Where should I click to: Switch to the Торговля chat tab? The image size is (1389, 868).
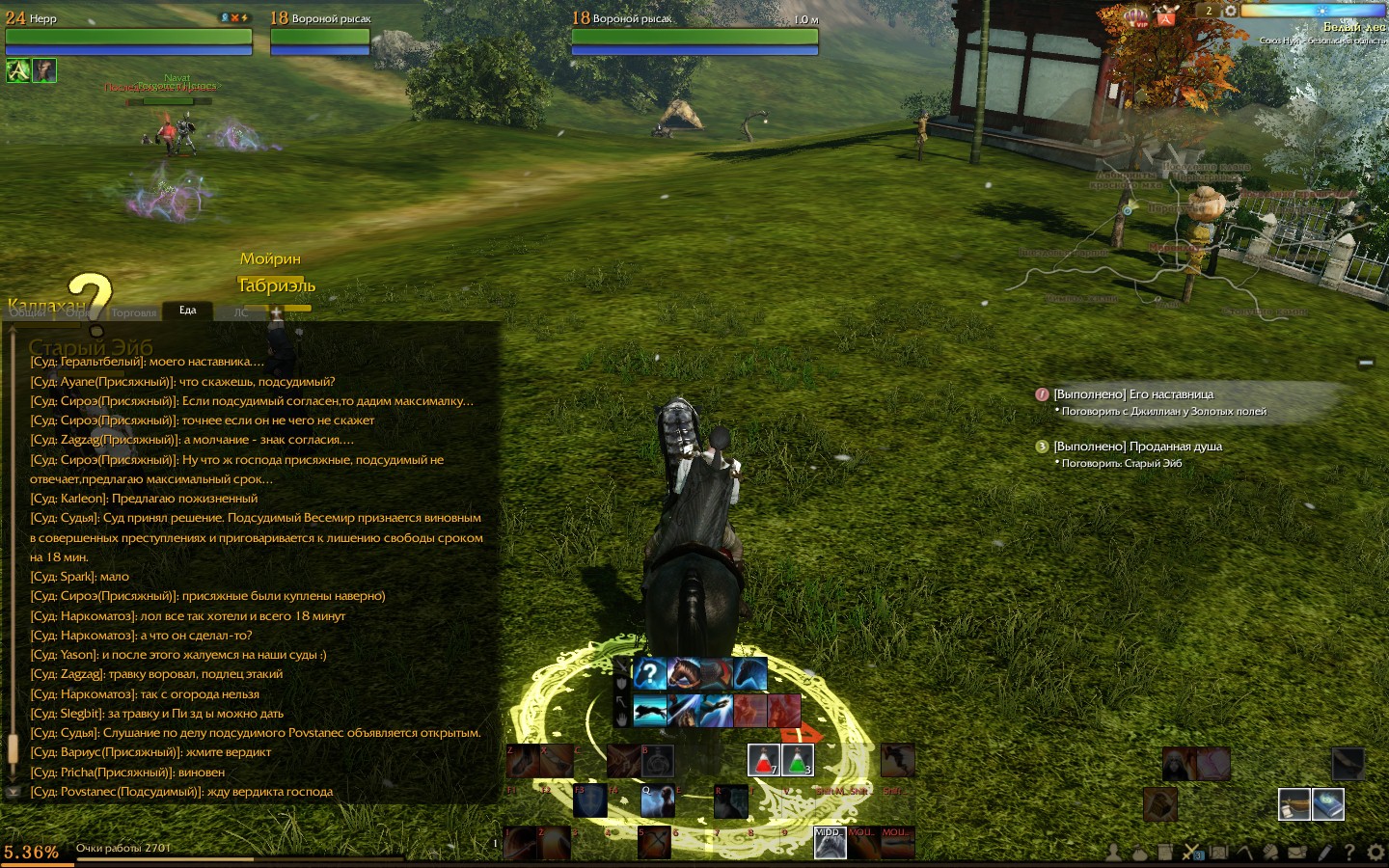[x=133, y=312]
